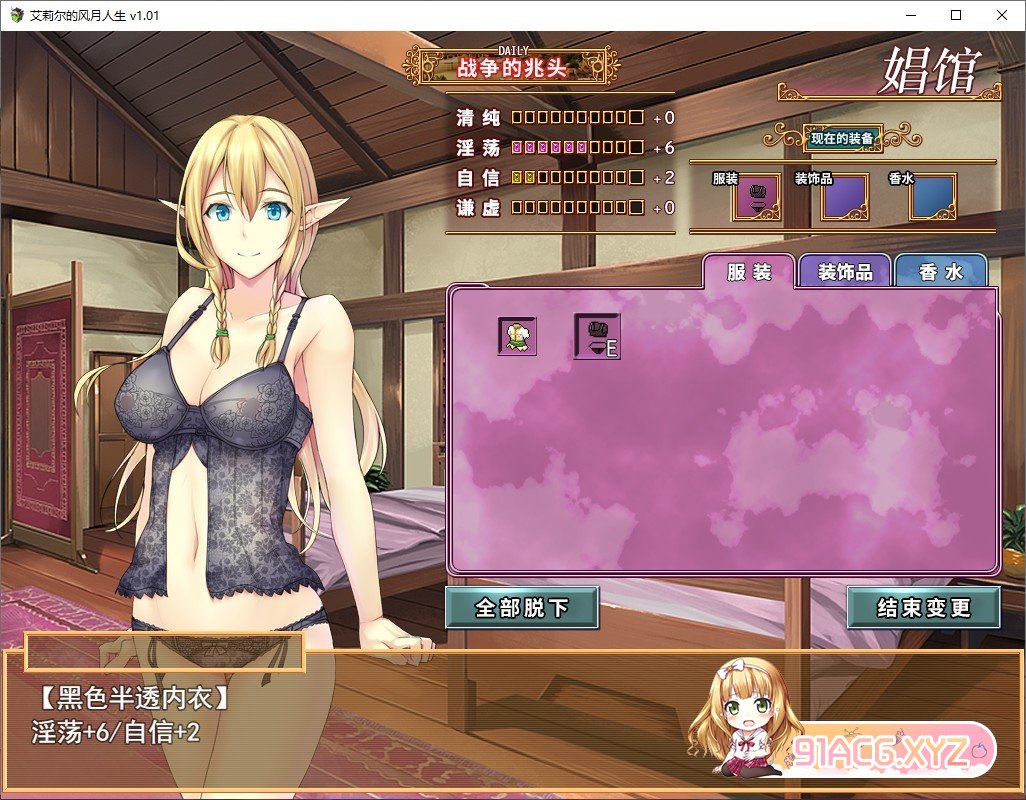Choose the yellow-green dress outfit item
The image size is (1026, 800).
click(x=518, y=336)
